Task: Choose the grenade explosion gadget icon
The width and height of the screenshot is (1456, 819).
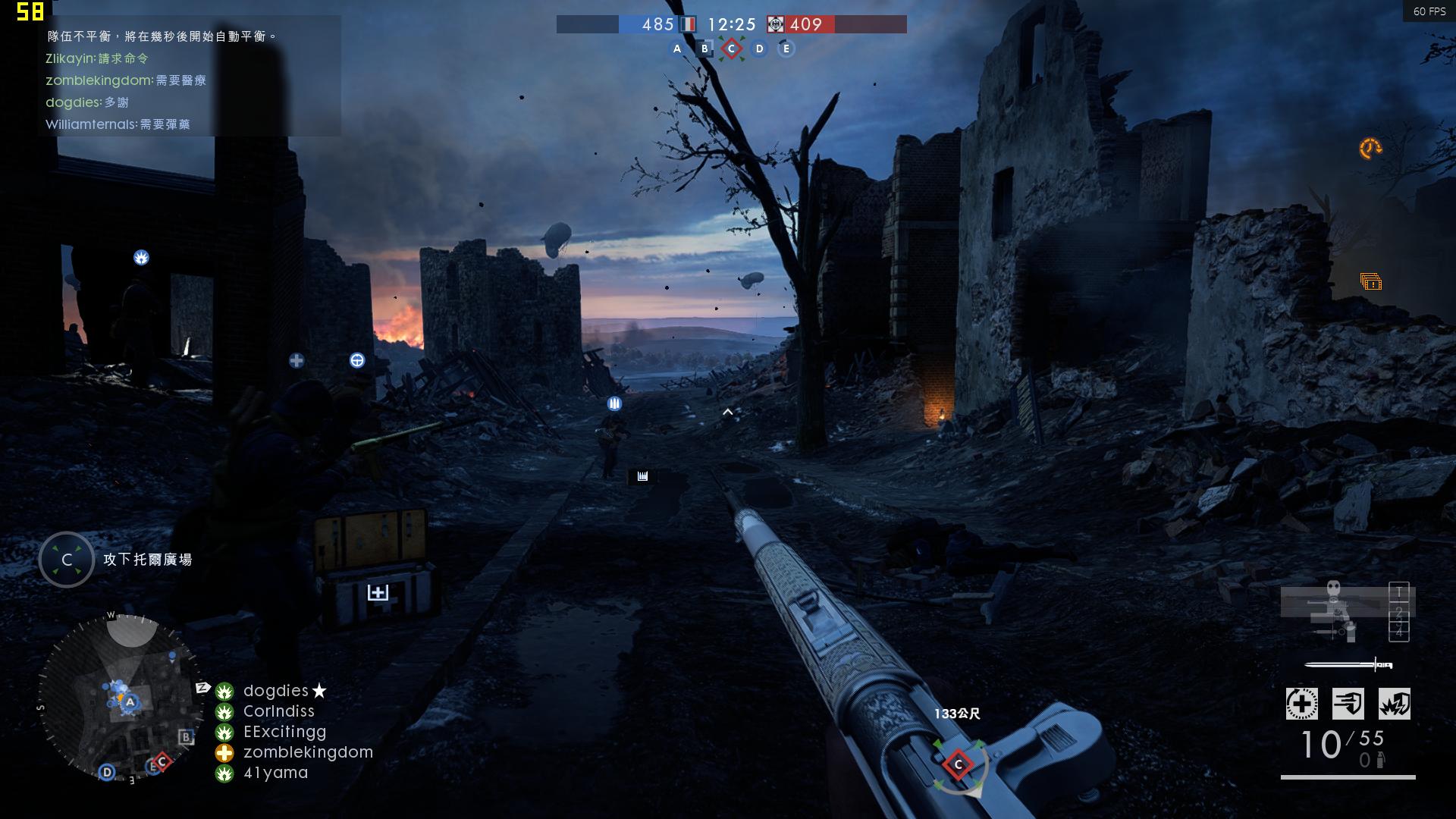Action: click(1394, 704)
